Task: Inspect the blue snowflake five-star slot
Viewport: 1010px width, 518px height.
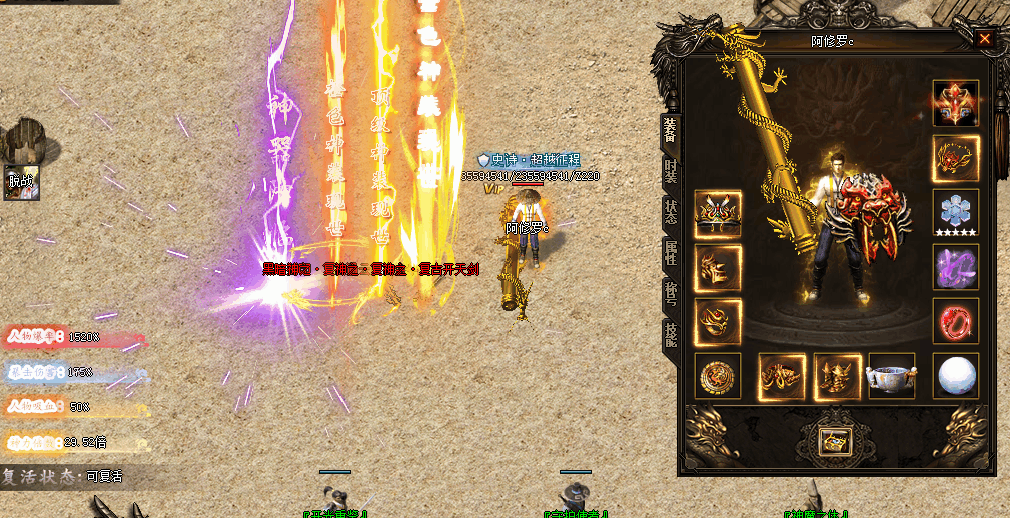Action: tap(955, 213)
